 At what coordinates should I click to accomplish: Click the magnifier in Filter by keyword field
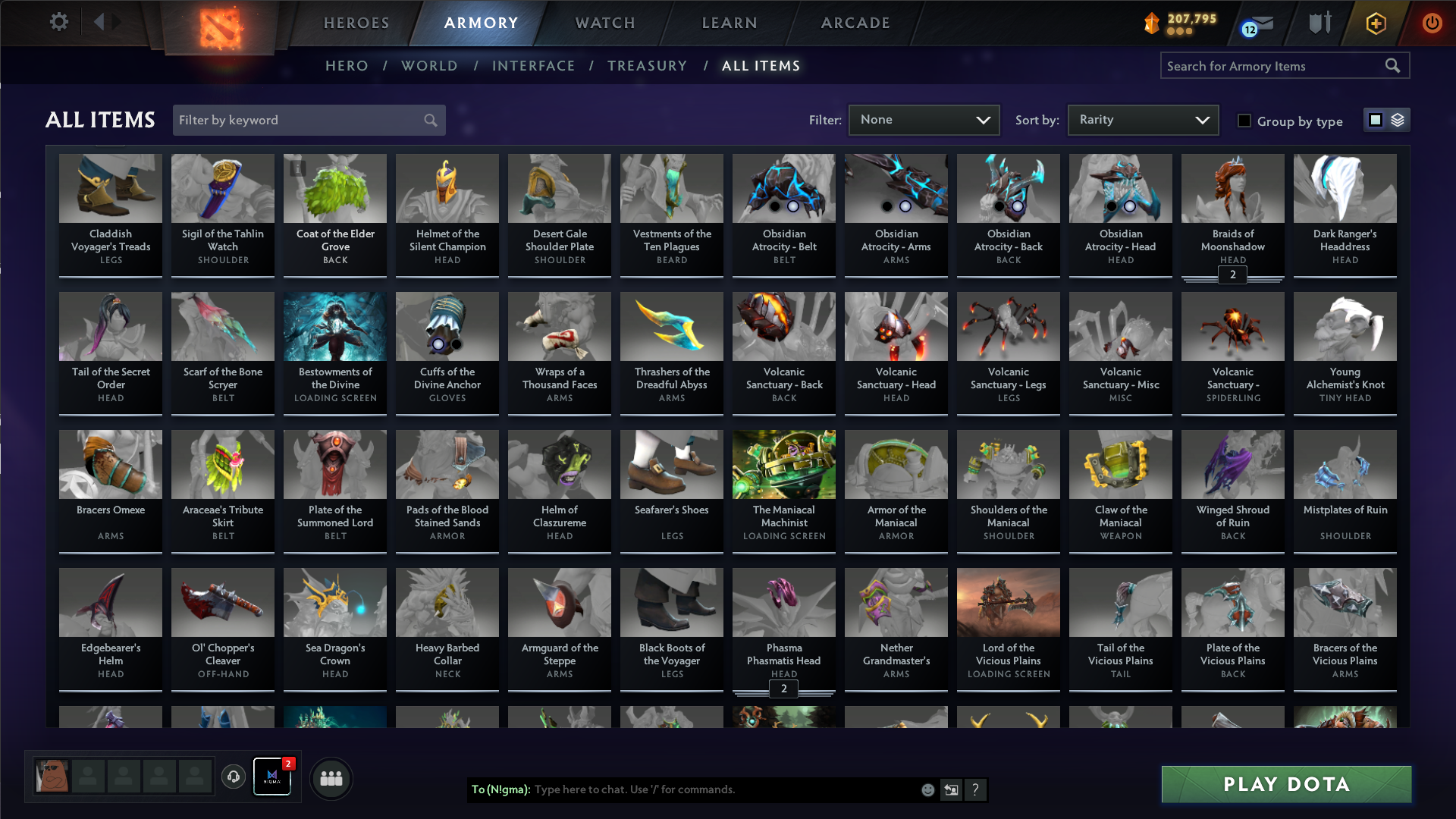point(429,120)
